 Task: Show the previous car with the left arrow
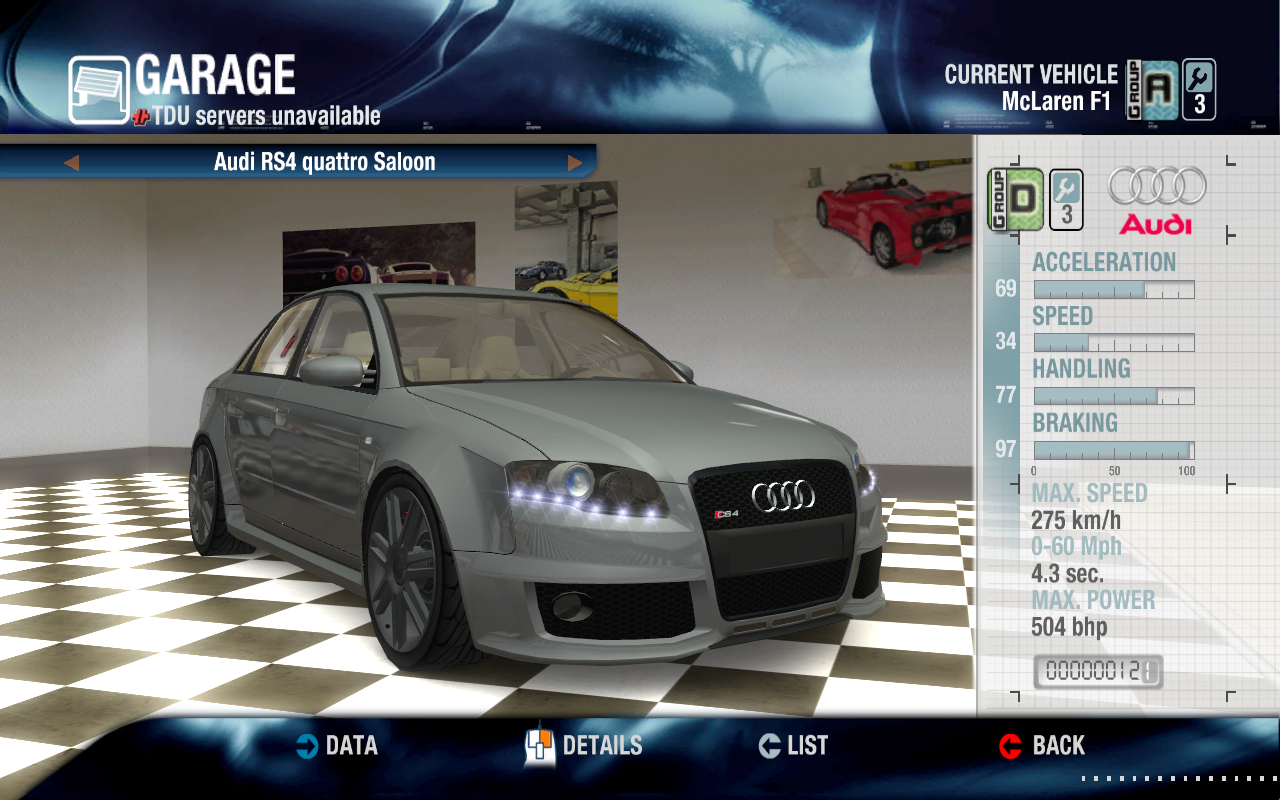point(71,162)
